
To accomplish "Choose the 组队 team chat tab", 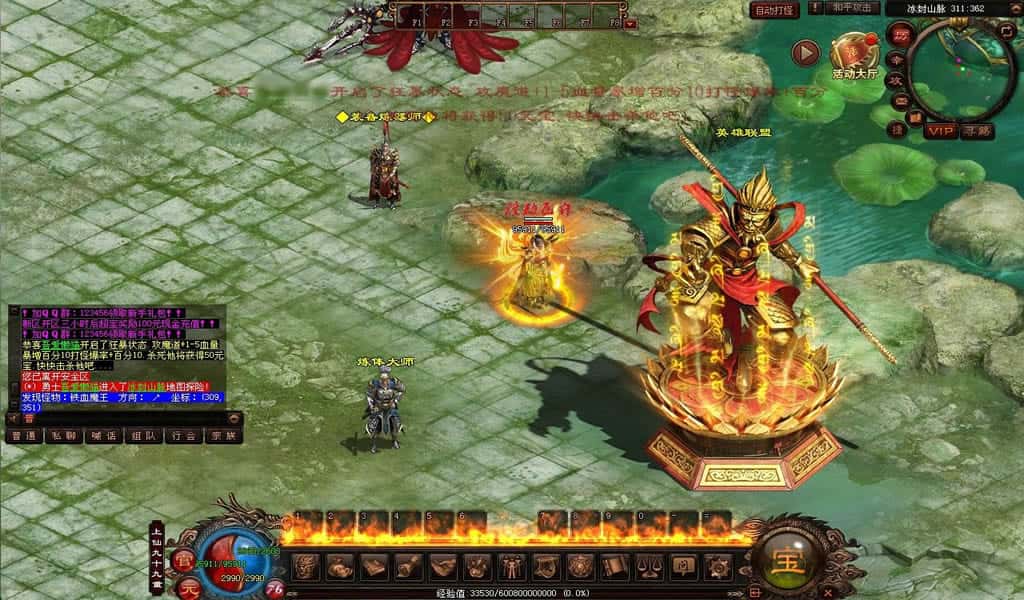I will pyautogui.click(x=143, y=436).
